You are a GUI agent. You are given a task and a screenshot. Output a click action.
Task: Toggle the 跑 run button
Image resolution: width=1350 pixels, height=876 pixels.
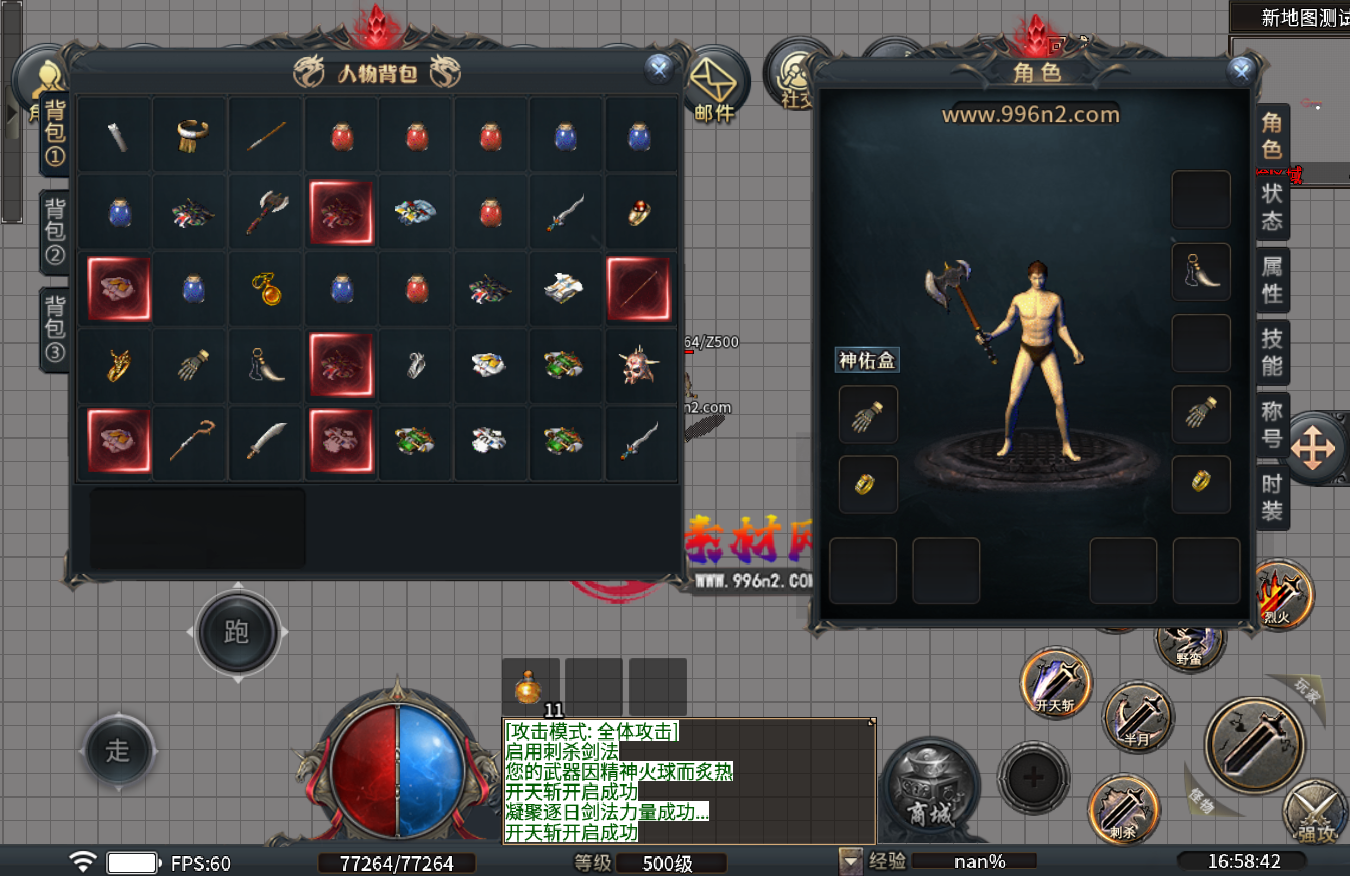236,632
